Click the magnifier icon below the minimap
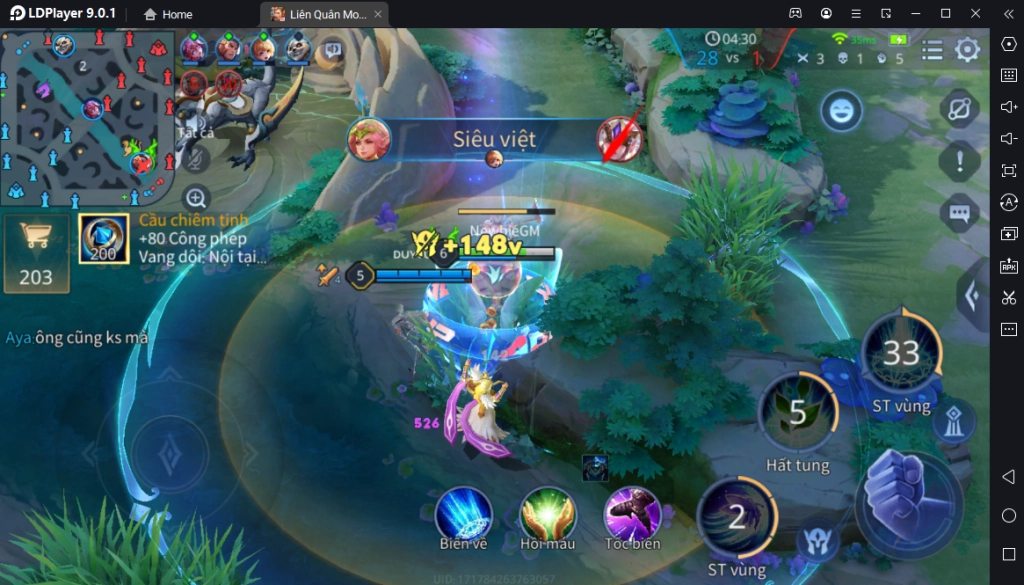Image resolution: width=1024 pixels, height=585 pixels. point(196,198)
